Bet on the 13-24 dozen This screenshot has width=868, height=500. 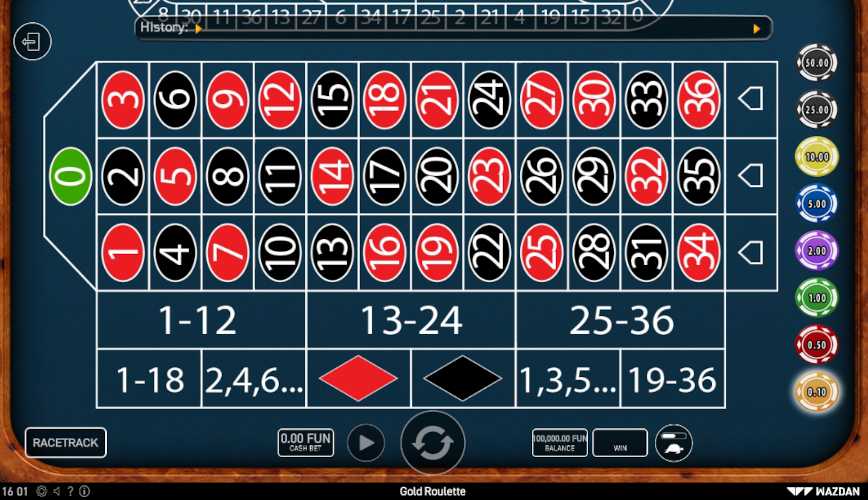[x=410, y=321]
